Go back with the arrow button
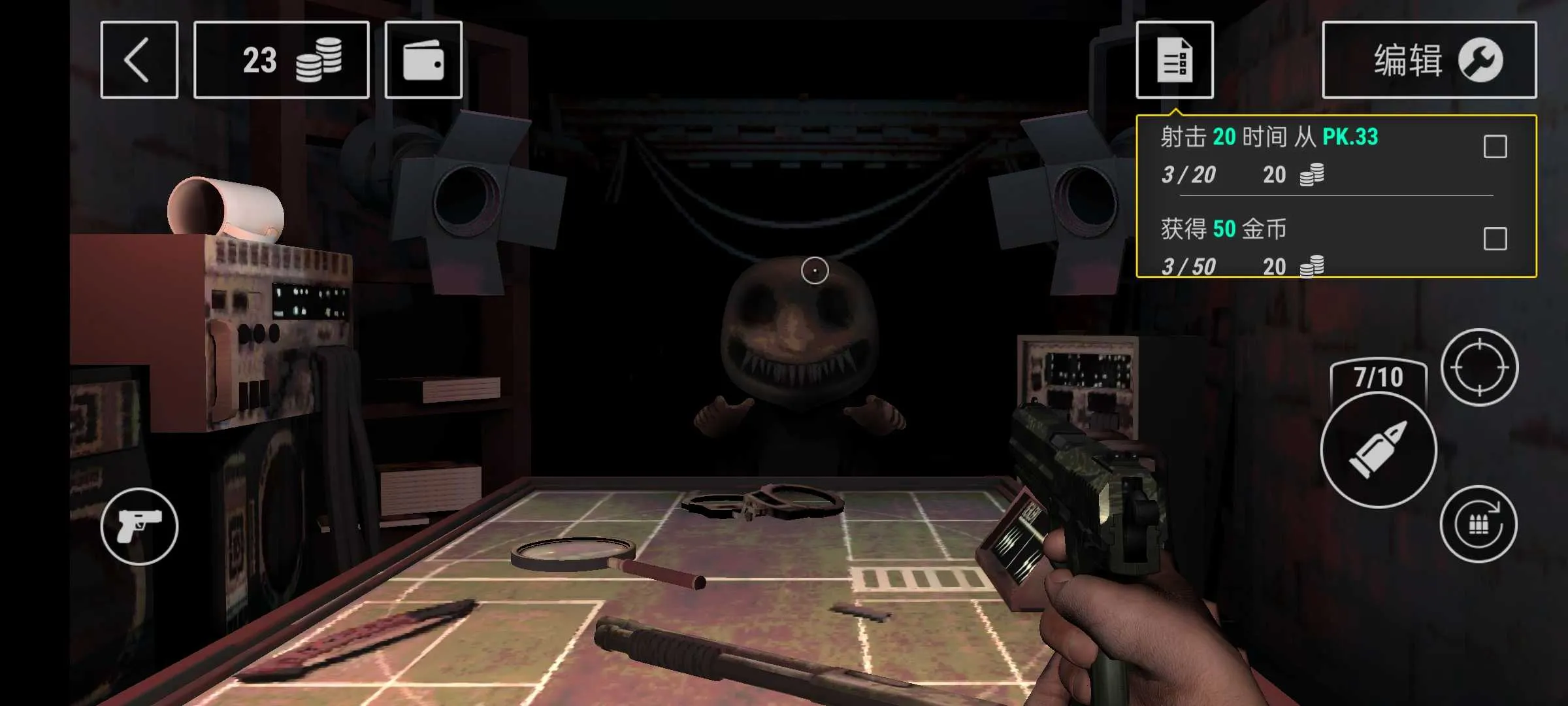Screen dimensions: 1568x706 [x=139, y=60]
